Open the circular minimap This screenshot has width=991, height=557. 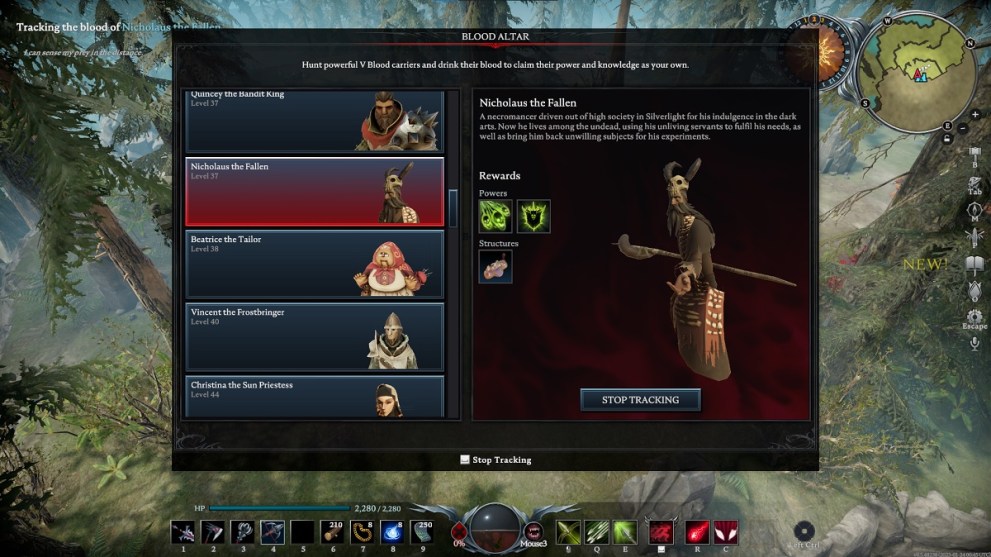point(917,74)
